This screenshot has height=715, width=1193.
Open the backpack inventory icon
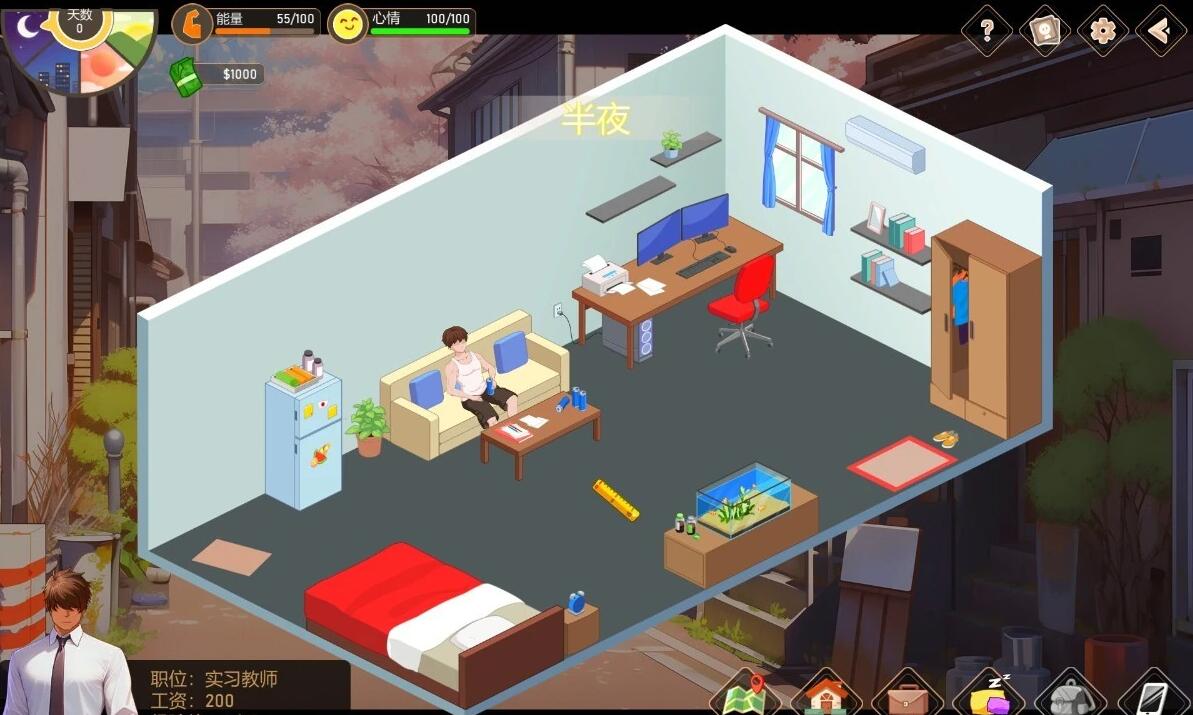coord(1069,694)
